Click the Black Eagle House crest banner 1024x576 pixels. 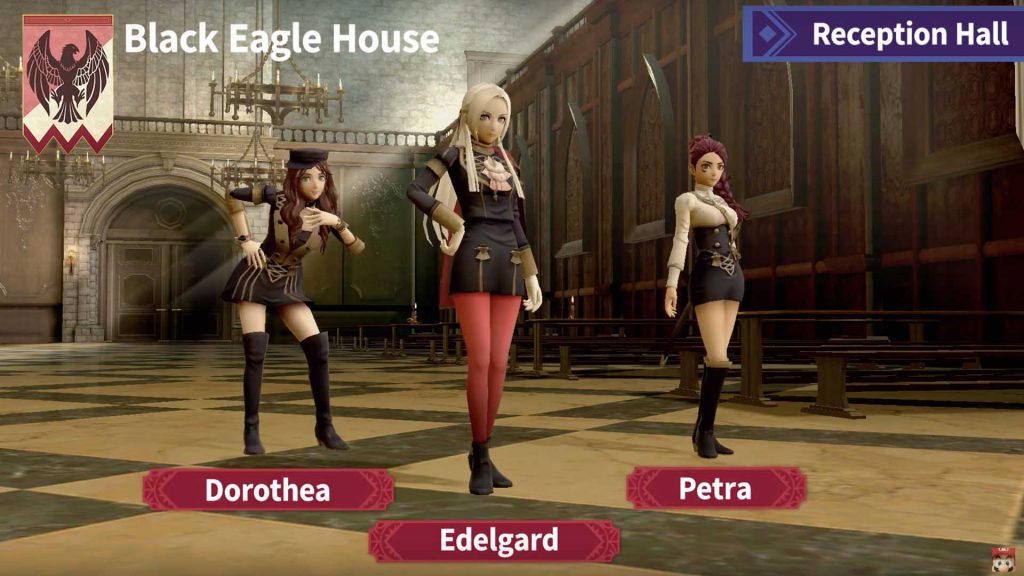(x=68, y=82)
